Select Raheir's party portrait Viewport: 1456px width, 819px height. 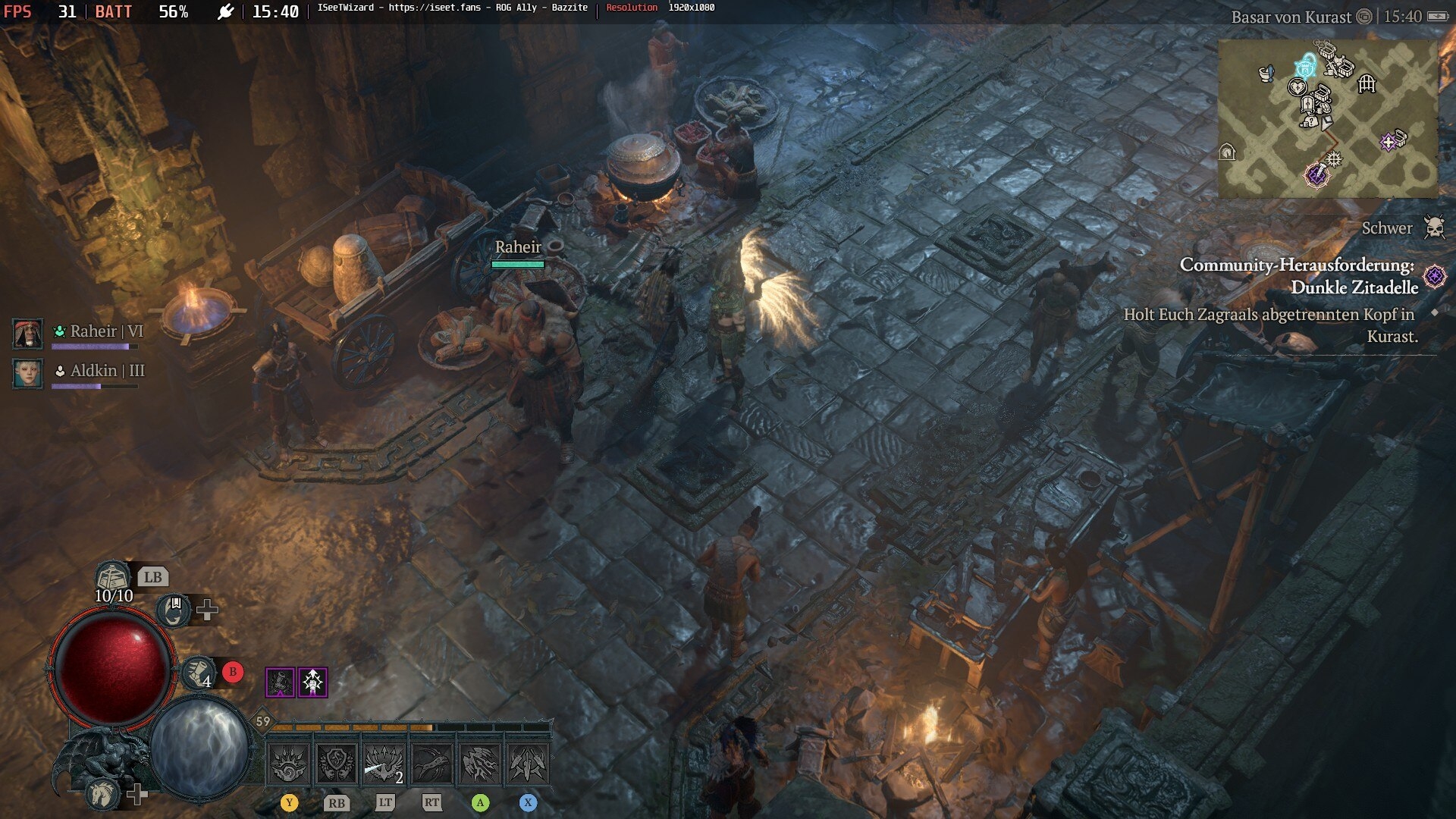28,334
